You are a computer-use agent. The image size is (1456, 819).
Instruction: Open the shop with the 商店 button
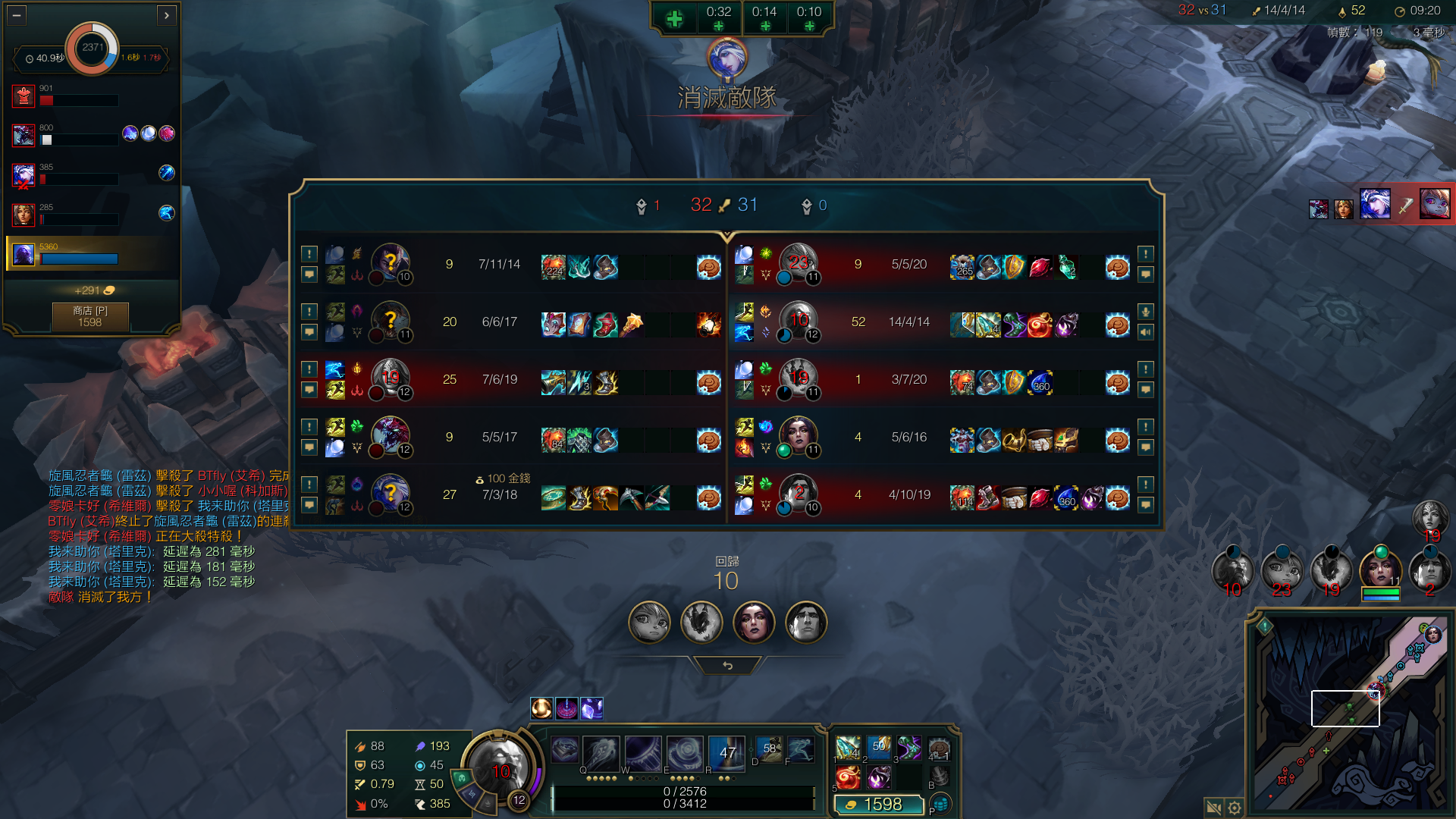click(90, 316)
